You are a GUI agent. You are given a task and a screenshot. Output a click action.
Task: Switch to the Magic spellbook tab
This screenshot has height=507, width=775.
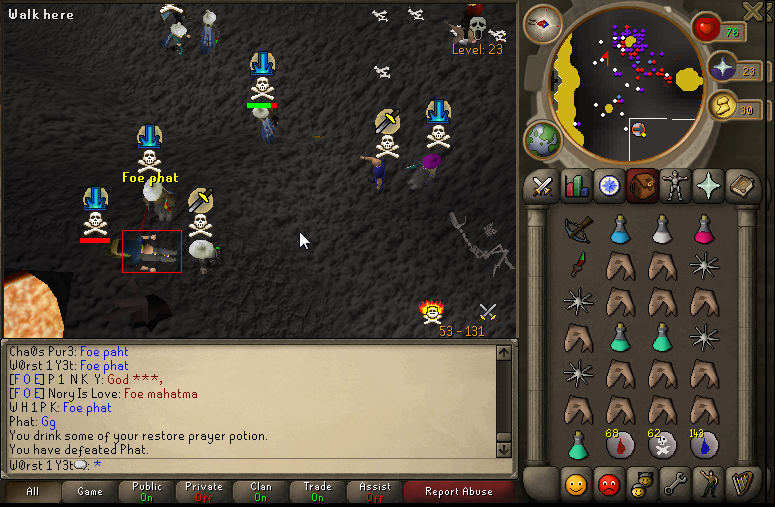point(742,186)
